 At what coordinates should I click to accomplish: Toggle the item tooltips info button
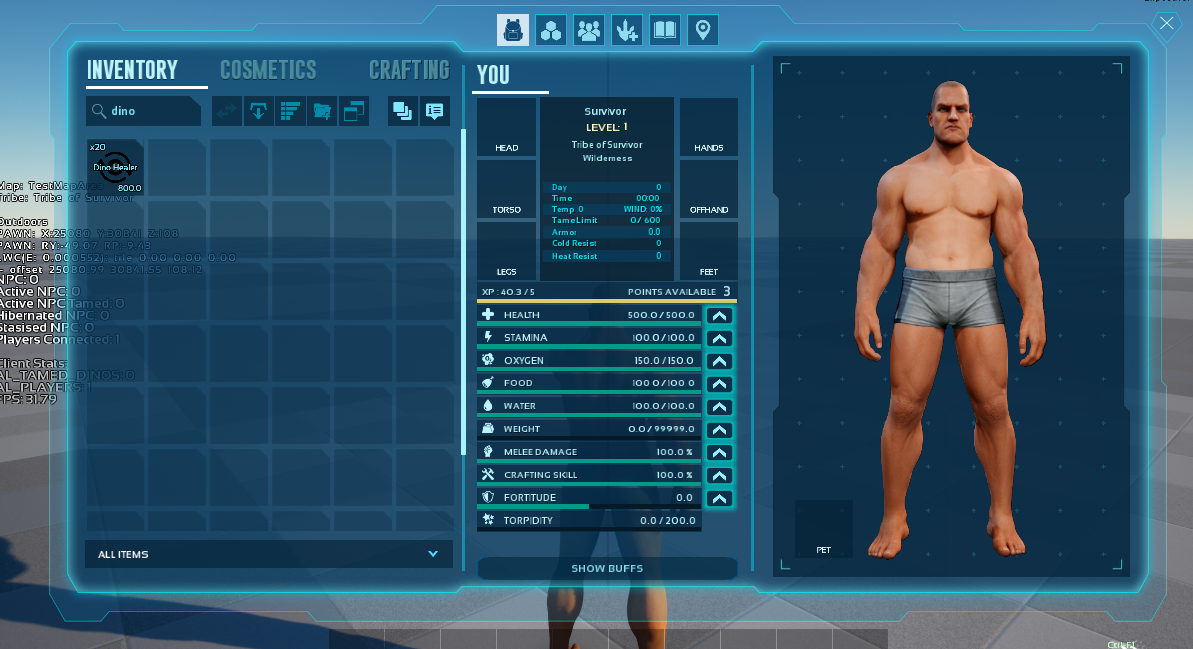[x=434, y=111]
